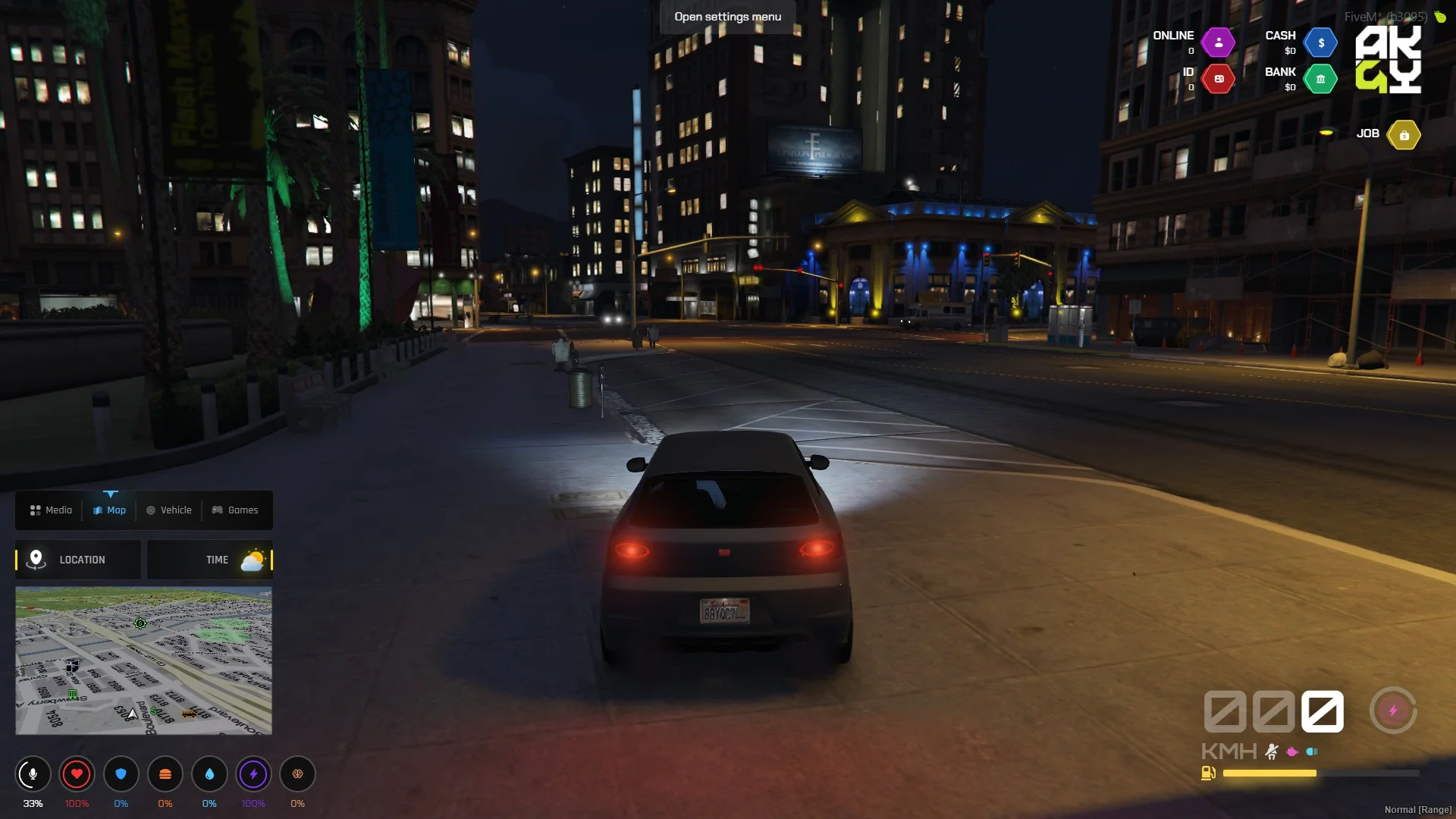Show the Location panel

(78, 560)
